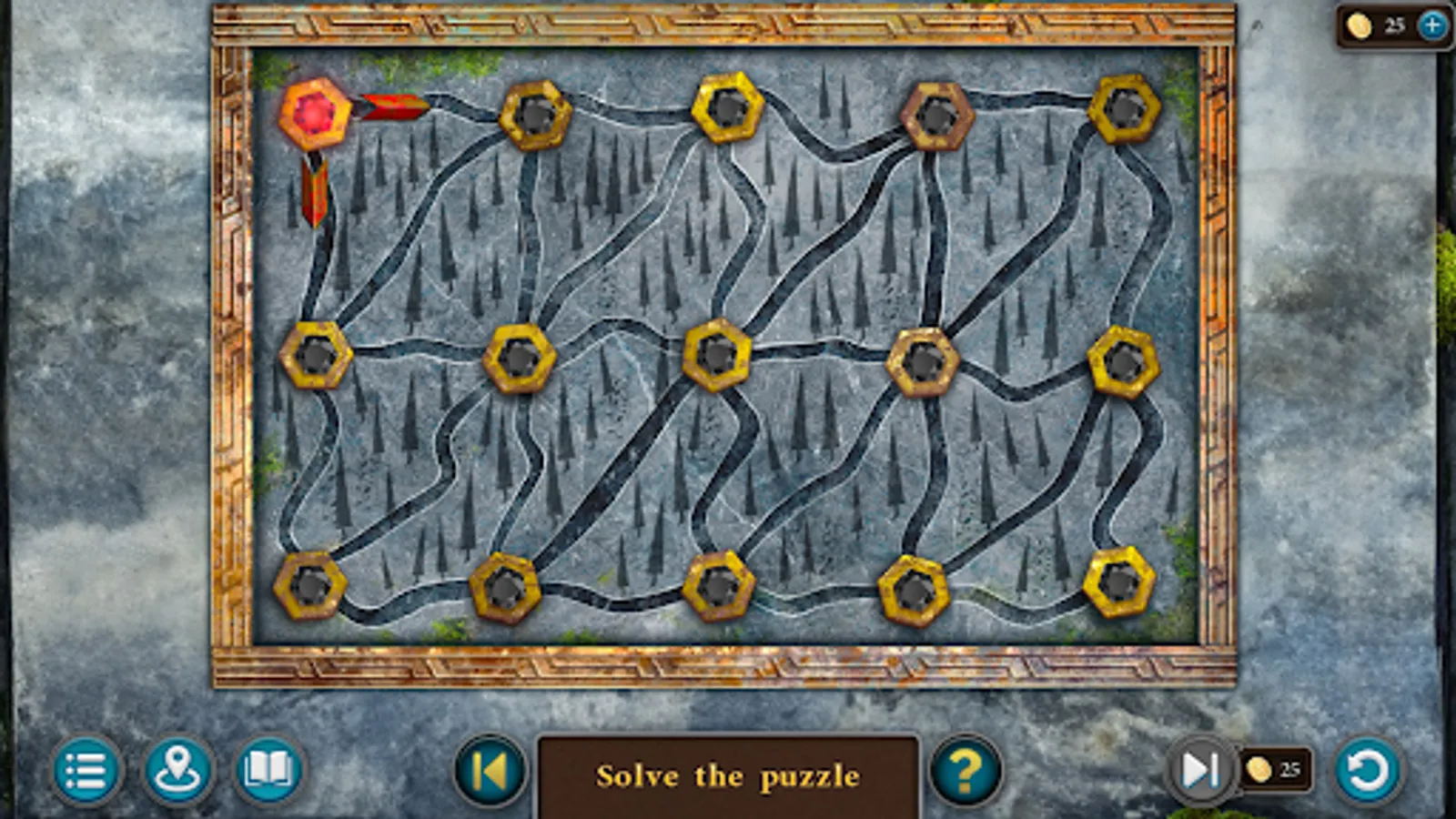Request a hint with the question mark icon
Screen dimensions: 1456x819
point(967,773)
